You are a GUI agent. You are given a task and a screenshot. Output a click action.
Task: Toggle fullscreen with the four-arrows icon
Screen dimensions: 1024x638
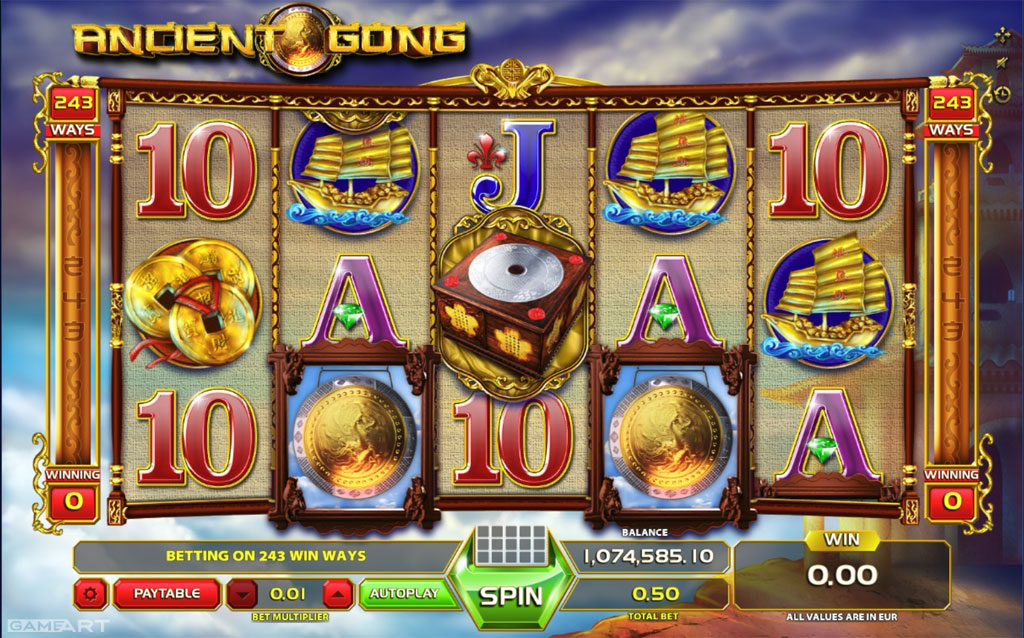point(1002,37)
